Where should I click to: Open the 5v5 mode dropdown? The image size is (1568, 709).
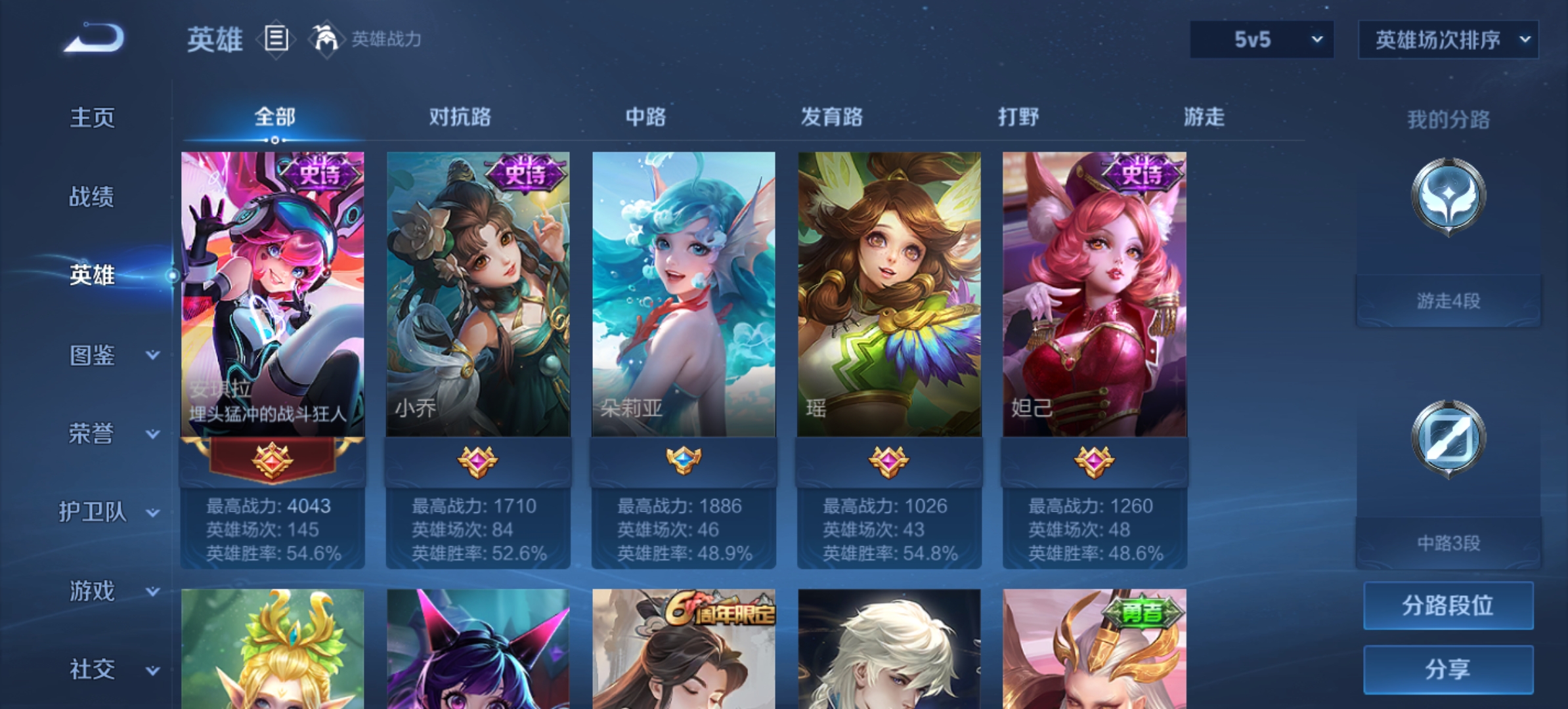point(1261,39)
